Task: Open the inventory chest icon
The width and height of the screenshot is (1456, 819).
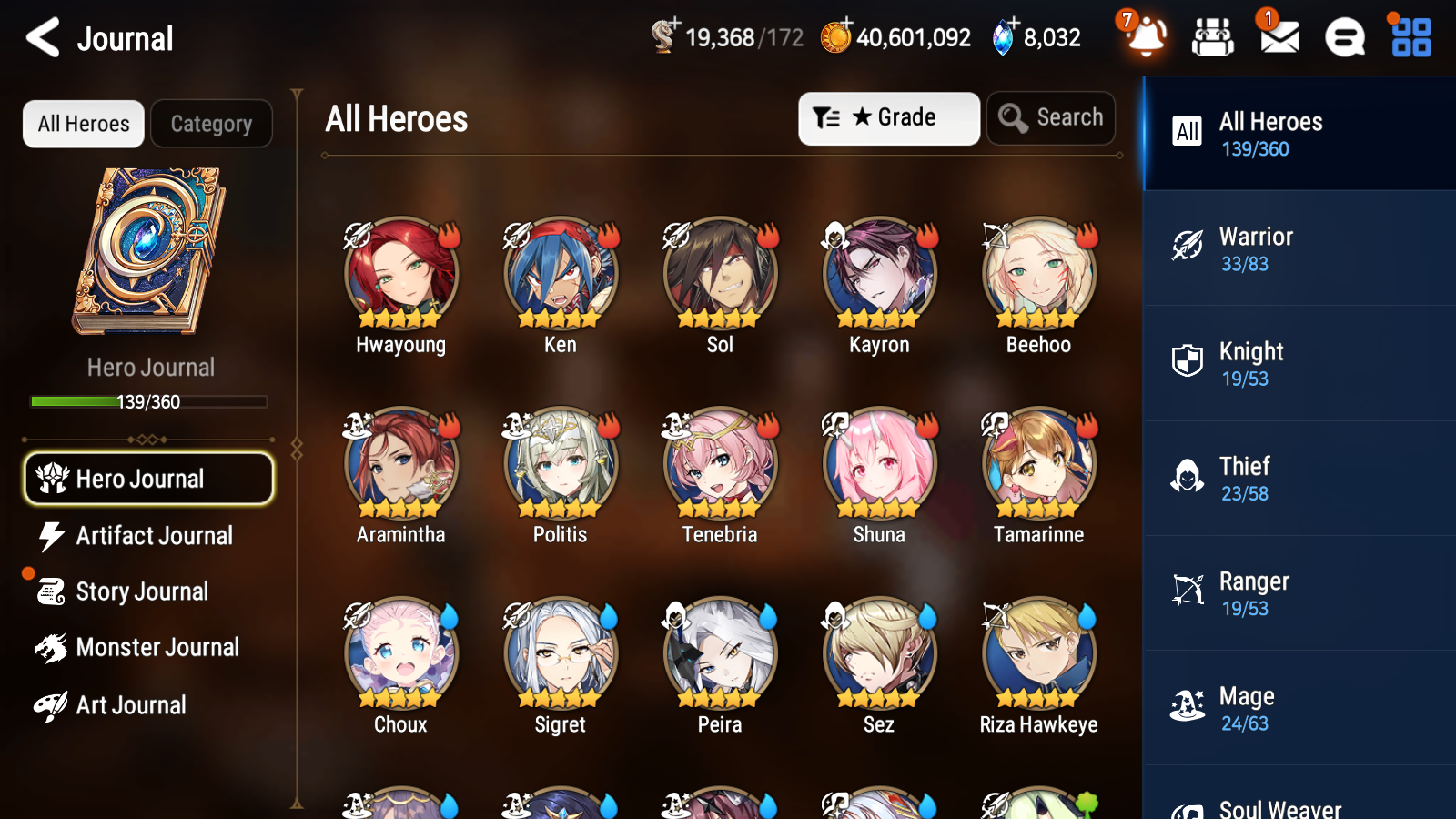Action: coord(1213,38)
